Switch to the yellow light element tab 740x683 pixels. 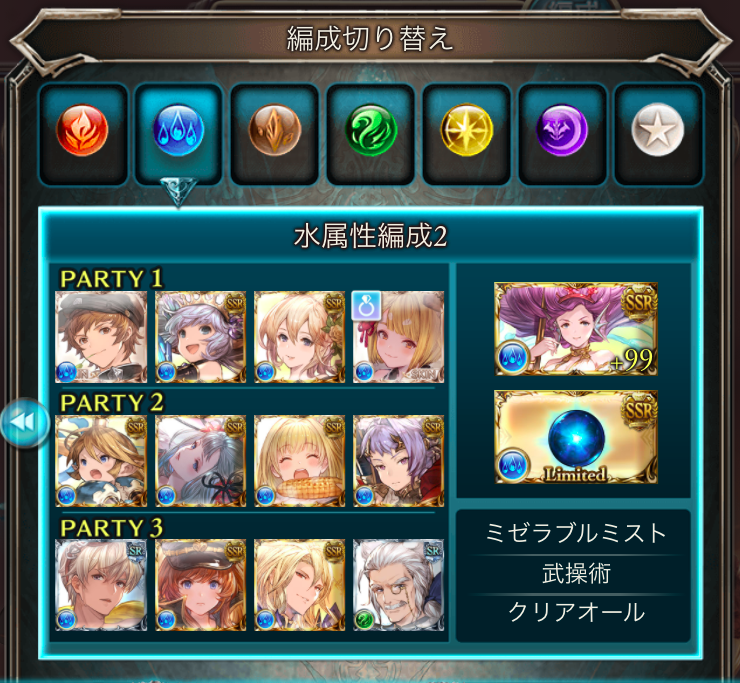pyautogui.click(x=467, y=129)
